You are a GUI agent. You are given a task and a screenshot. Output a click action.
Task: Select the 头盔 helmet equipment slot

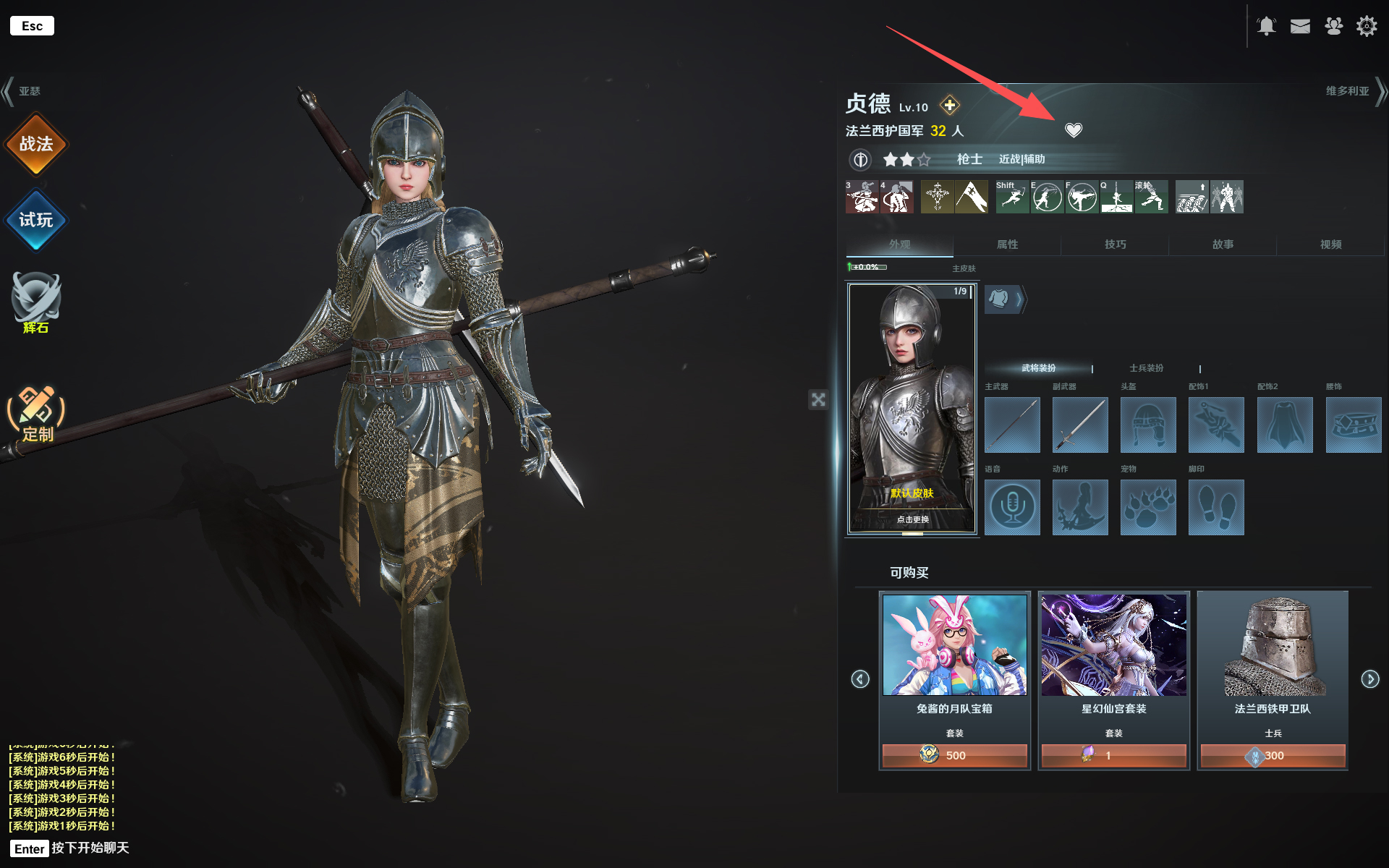tap(1148, 425)
